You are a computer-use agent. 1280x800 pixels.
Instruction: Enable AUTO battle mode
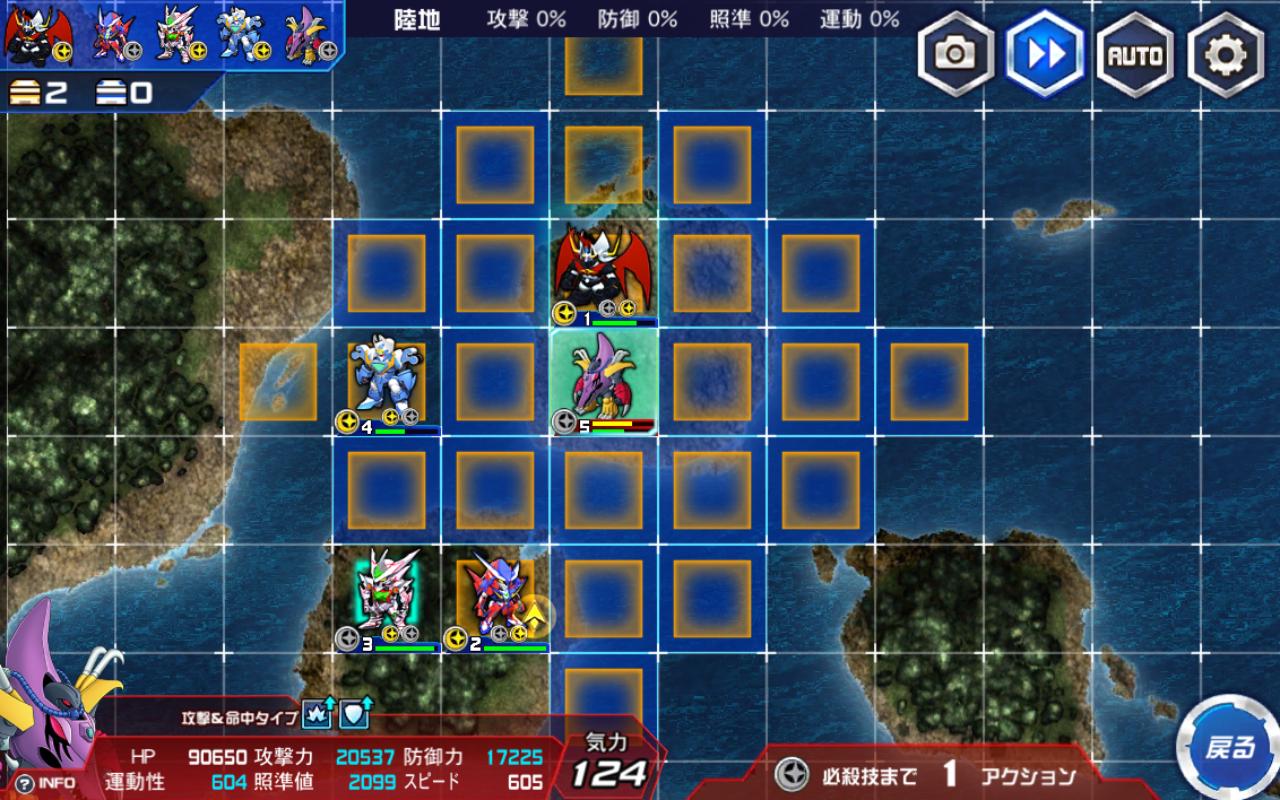[1135, 54]
